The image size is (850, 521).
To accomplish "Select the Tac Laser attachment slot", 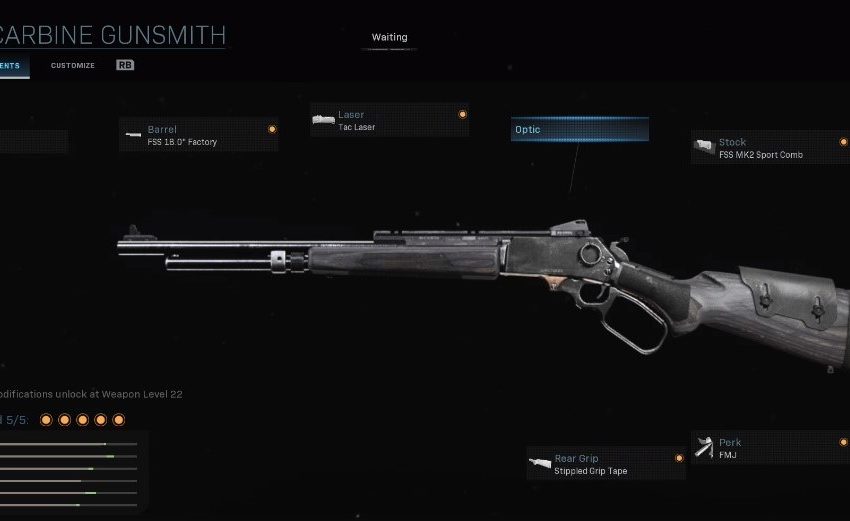I will coord(388,121).
